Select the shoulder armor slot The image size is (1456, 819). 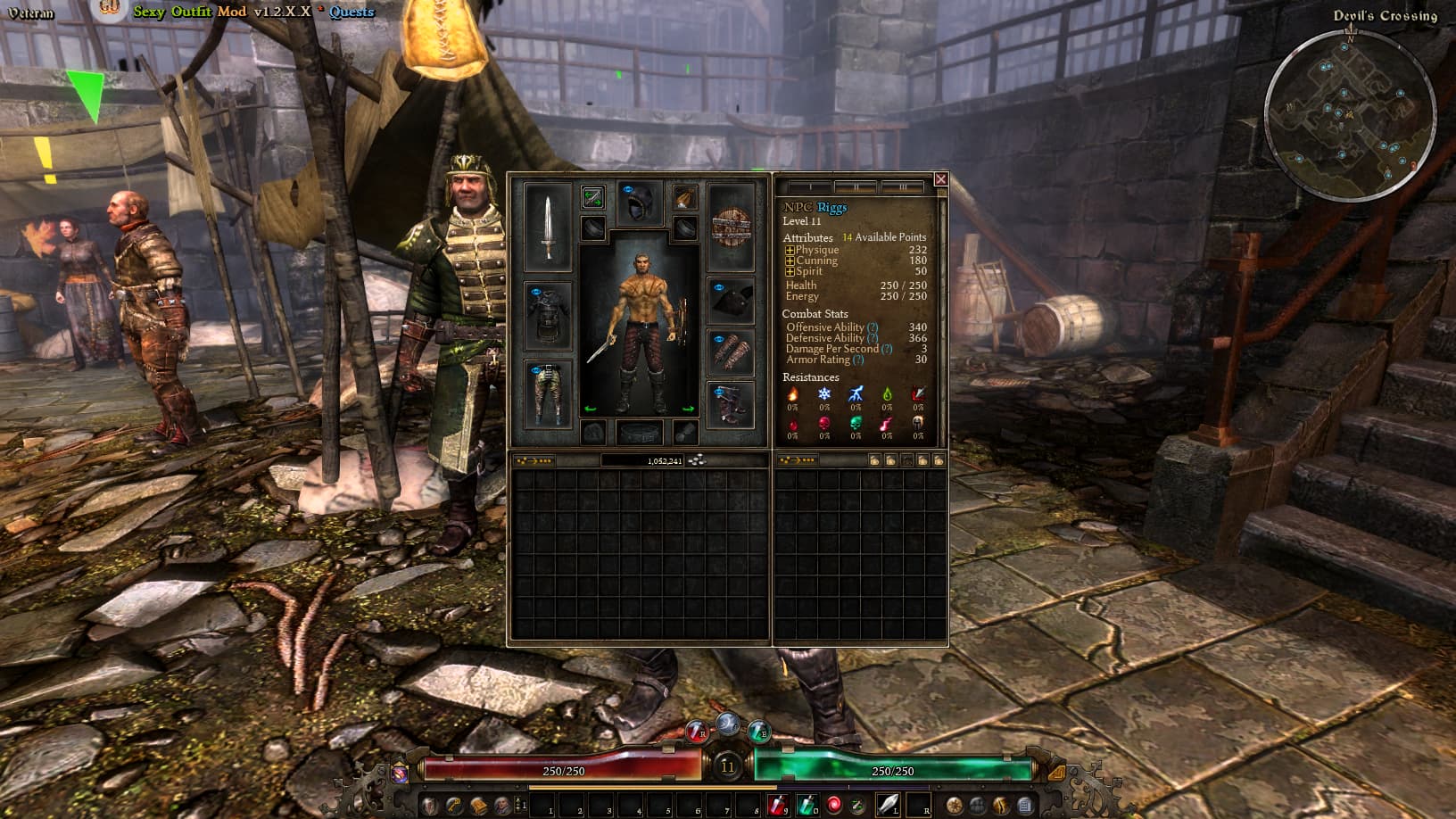click(731, 300)
